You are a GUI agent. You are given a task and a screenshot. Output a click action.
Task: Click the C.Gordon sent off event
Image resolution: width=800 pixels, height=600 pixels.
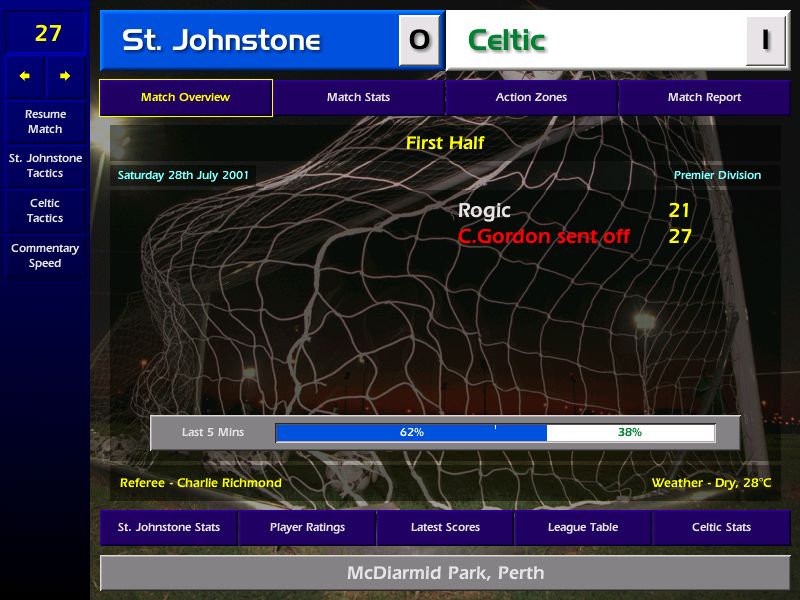coord(544,237)
